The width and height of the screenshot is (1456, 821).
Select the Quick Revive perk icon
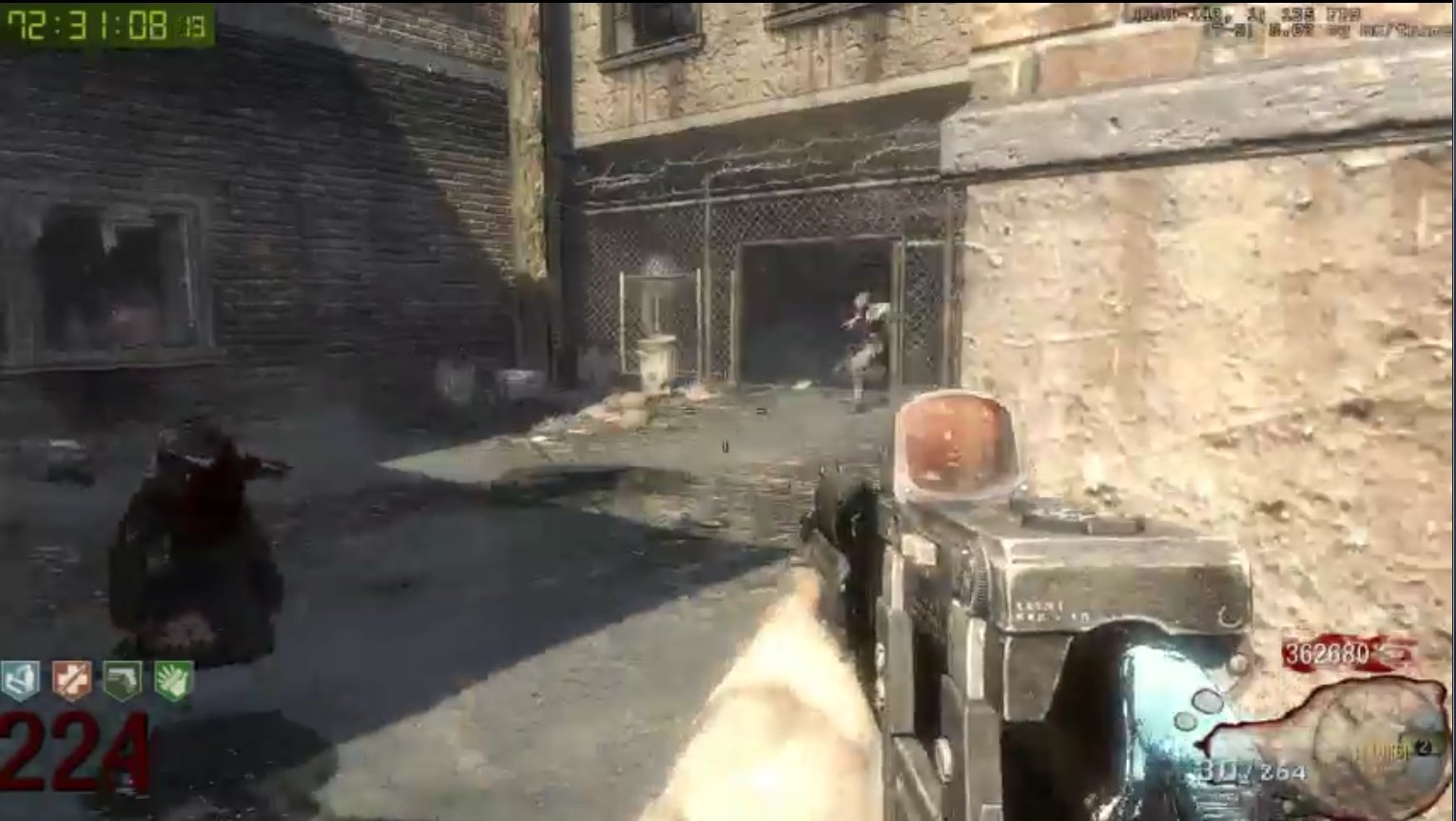pyautogui.click(x=19, y=678)
